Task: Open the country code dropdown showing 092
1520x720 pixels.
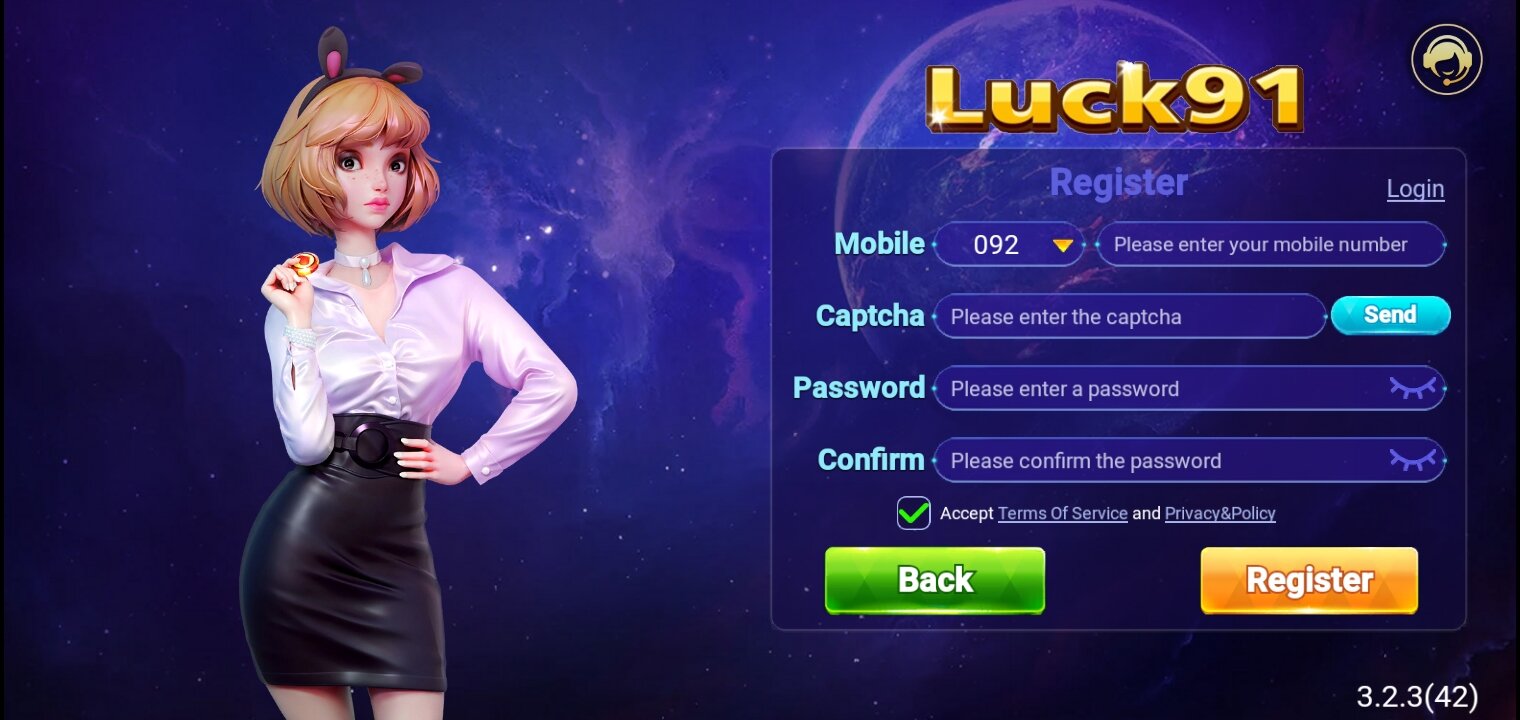Action: click(1009, 244)
